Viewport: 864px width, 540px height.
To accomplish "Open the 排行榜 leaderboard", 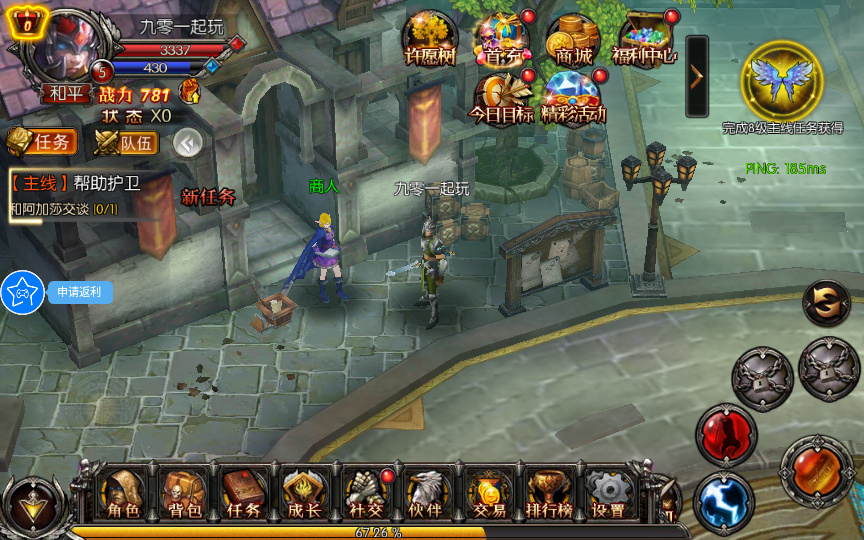I will pyautogui.click(x=548, y=494).
